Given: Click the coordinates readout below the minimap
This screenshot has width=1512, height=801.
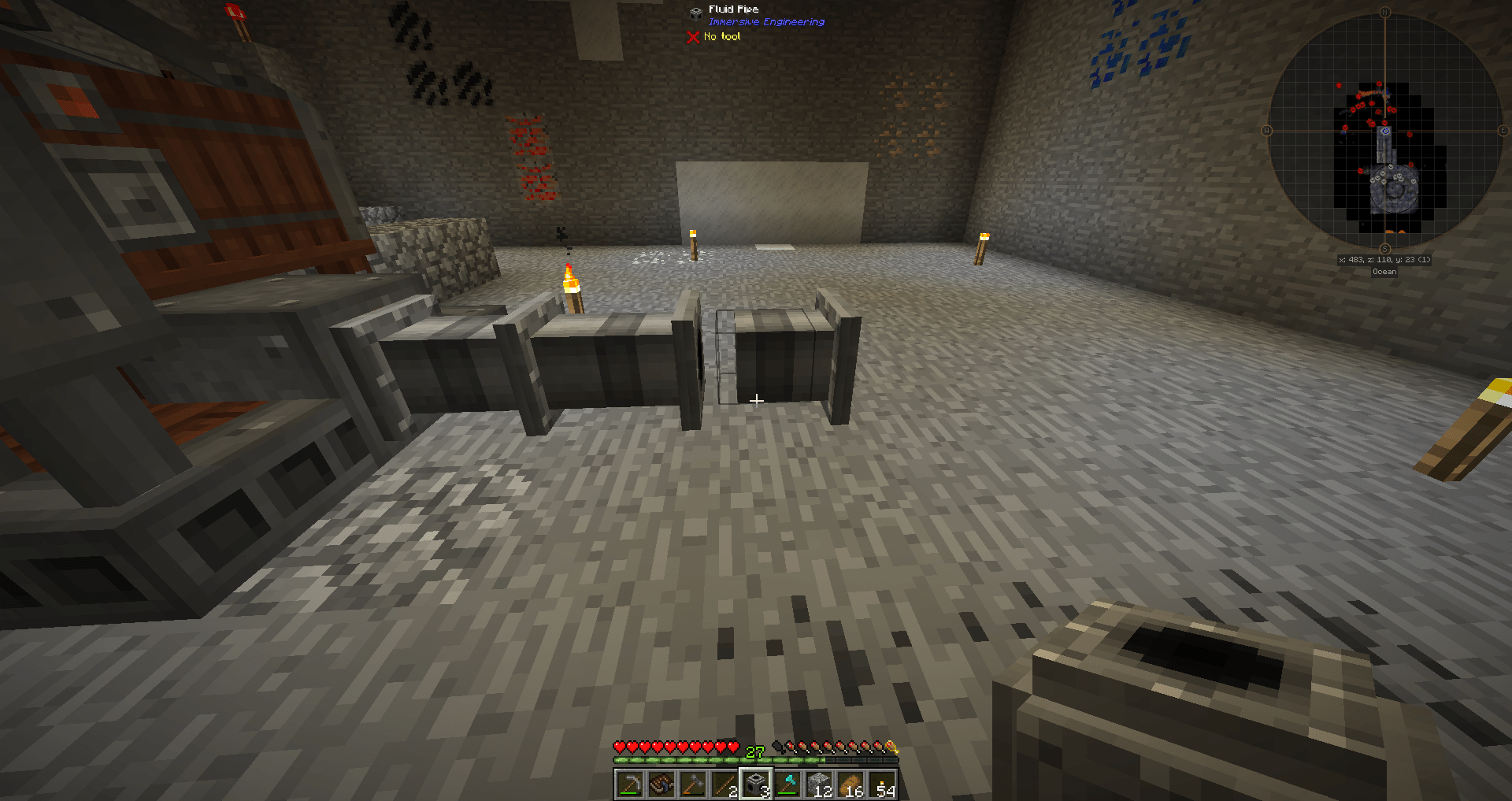Looking at the screenshot, I should pyautogui.click(x=1384, y=260).
